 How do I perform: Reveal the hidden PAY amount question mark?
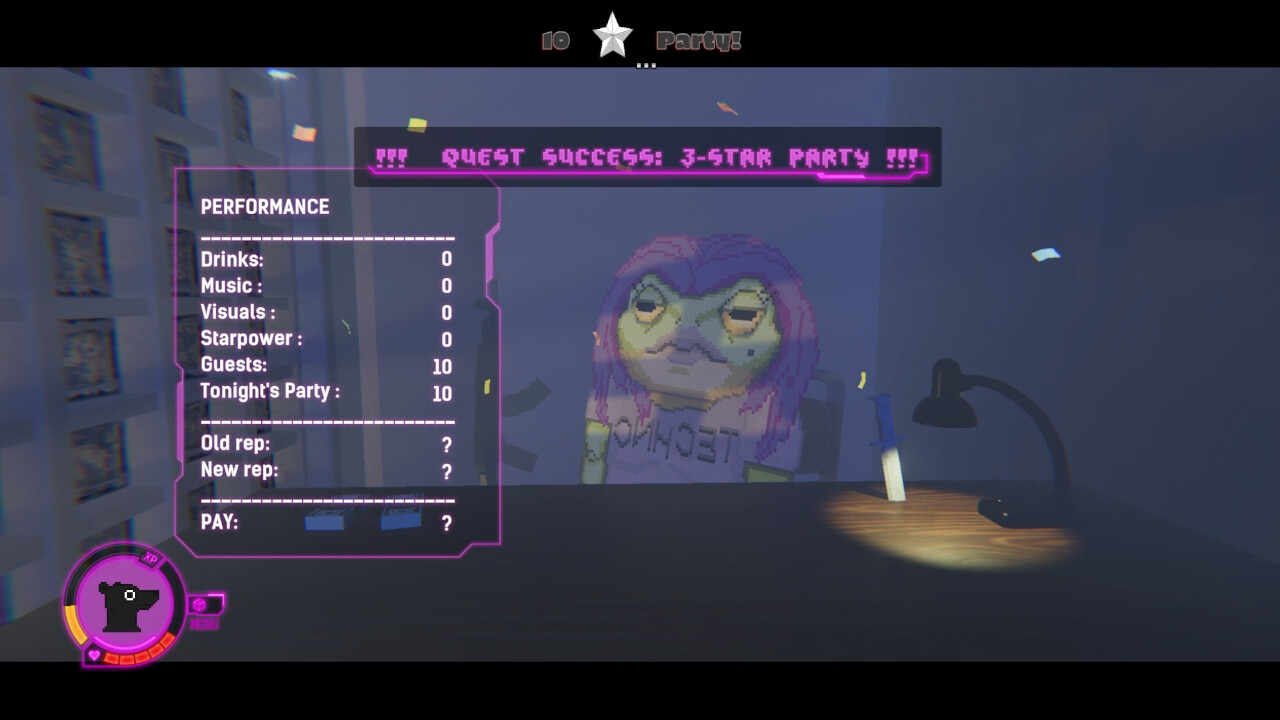click(x=444, y=521)
